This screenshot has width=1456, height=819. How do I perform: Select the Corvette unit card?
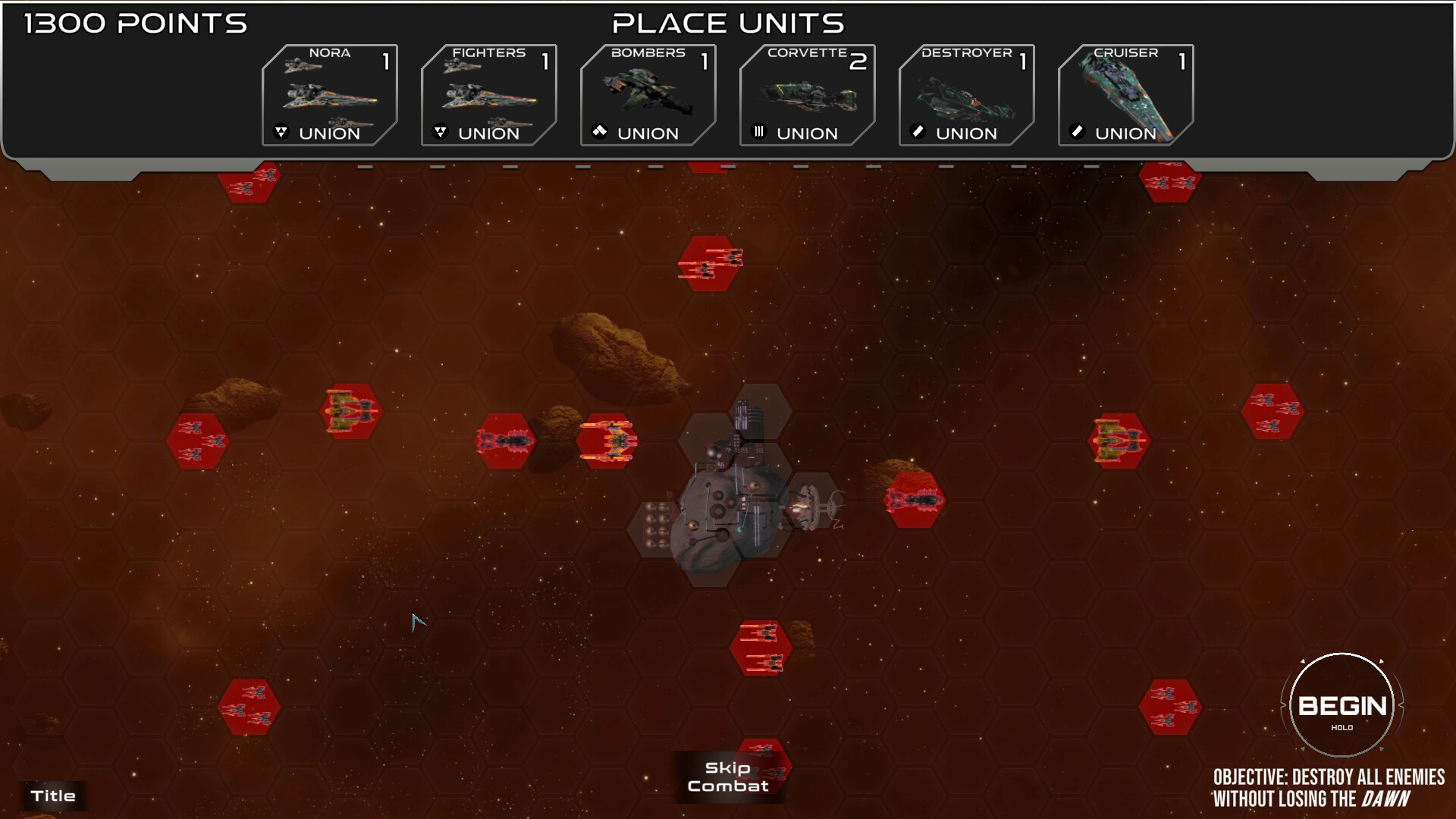[x=808, y=95]
